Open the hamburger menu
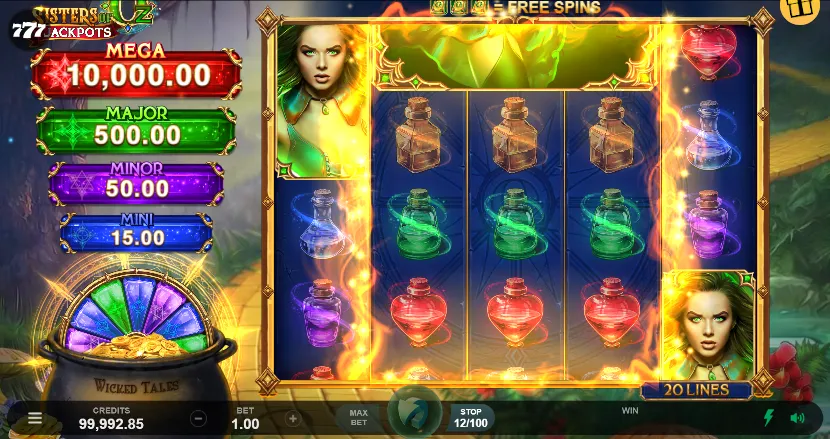 point(35,419)
